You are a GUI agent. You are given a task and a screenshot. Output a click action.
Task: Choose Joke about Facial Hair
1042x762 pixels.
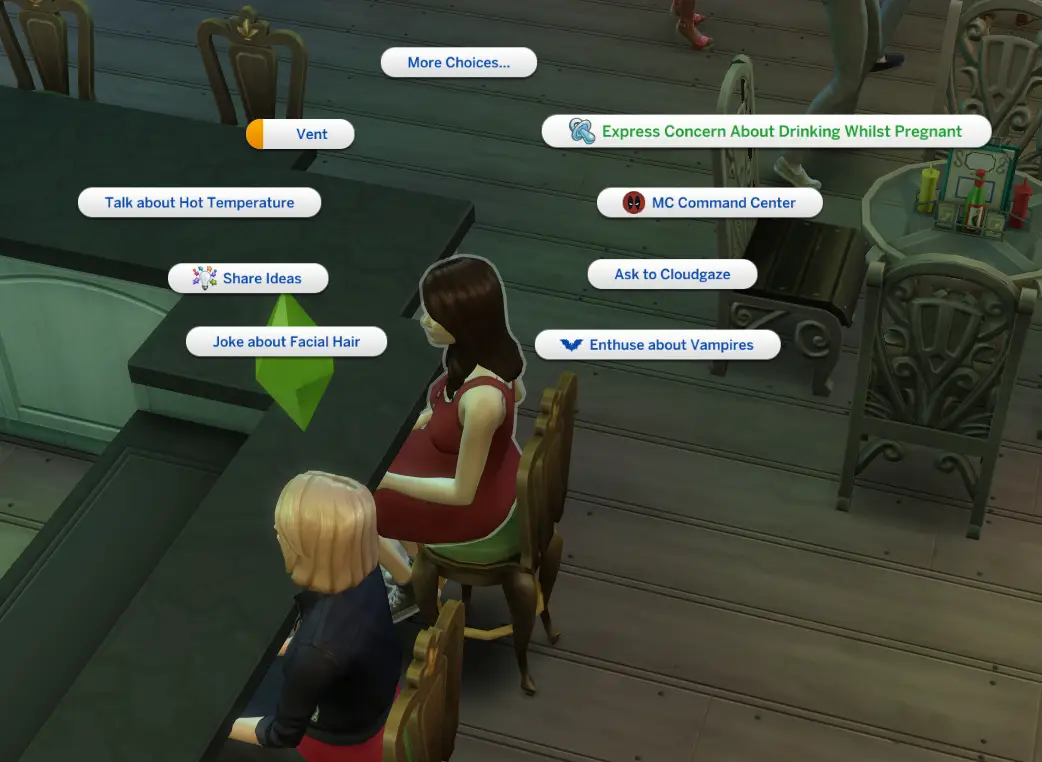click(286, 342)
